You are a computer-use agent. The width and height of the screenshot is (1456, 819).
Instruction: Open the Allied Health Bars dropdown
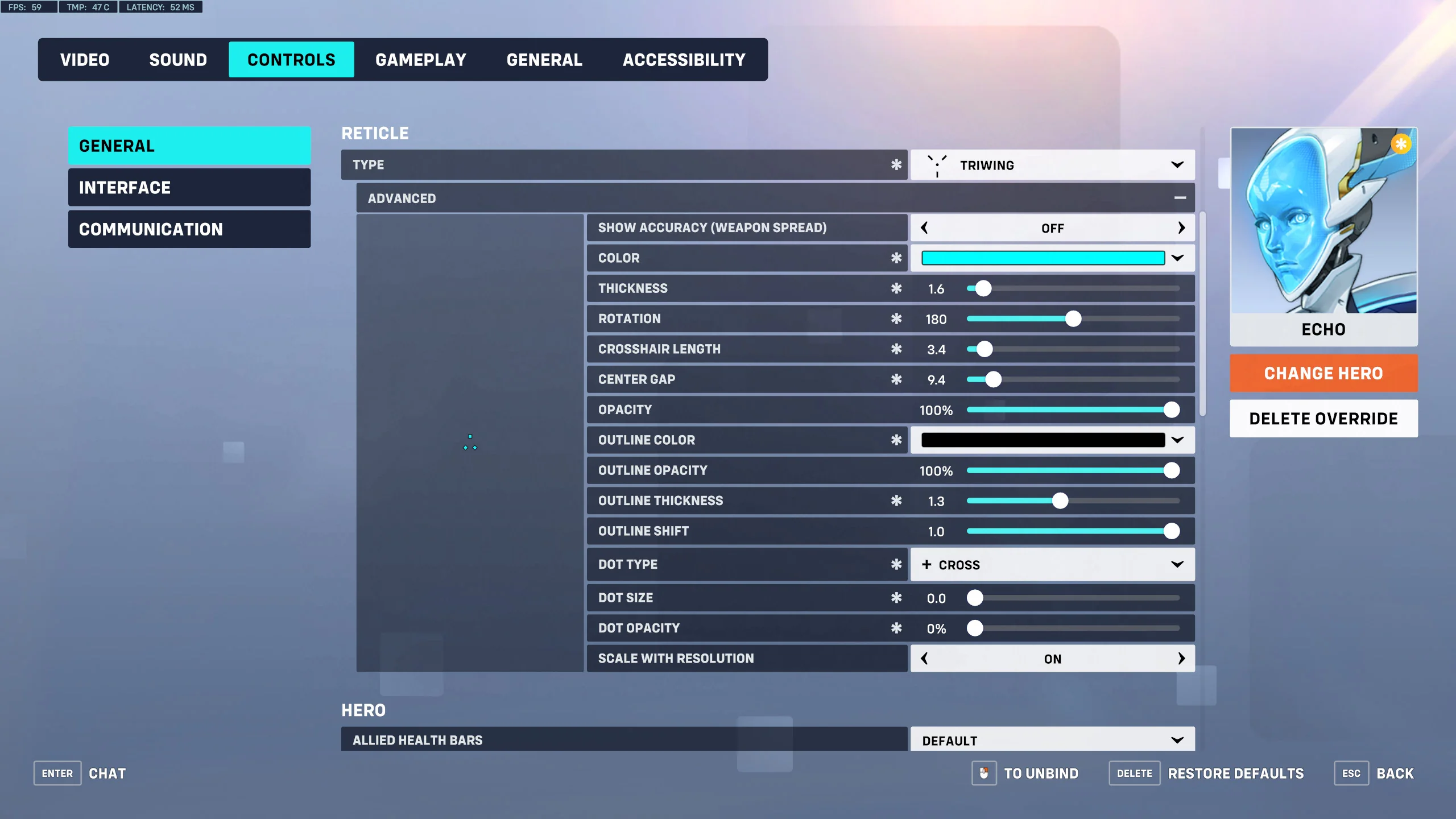click(x=1052, y=740)
